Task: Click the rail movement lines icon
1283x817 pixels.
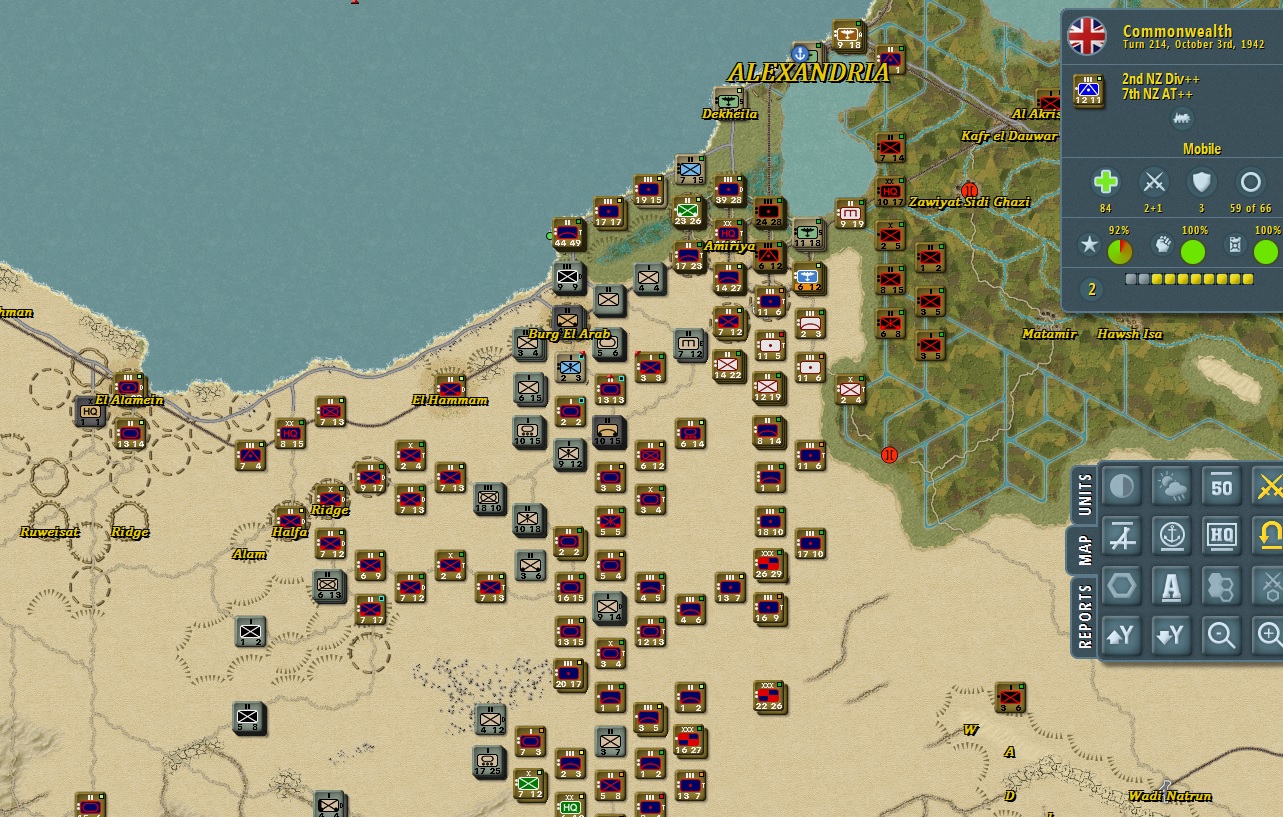Action: pyautogui.click(x=1121, y=536)
